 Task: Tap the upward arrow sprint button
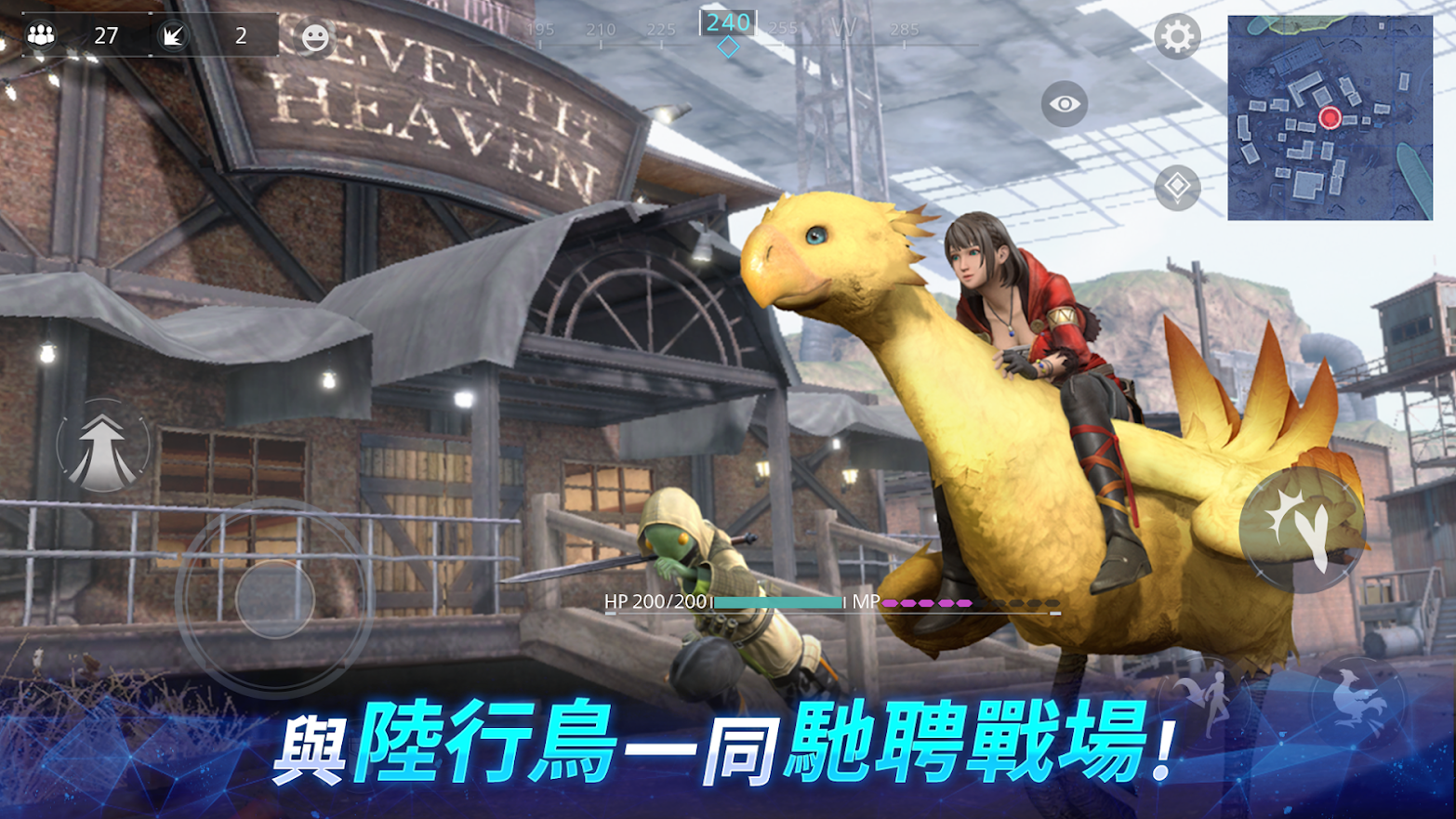click(102, 448)
